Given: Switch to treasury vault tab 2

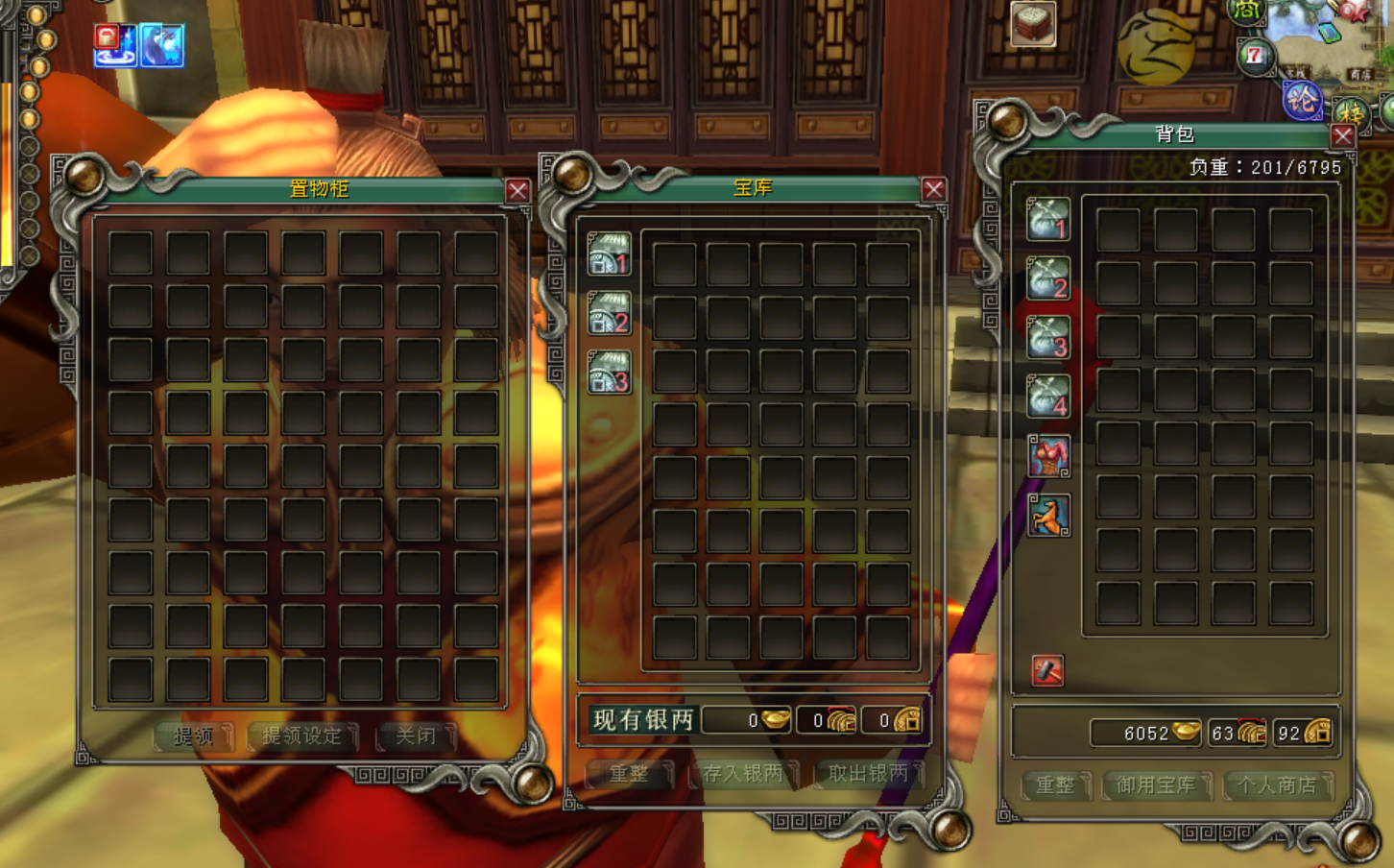Looking at the screenshot, I should (x=609, y=314).
